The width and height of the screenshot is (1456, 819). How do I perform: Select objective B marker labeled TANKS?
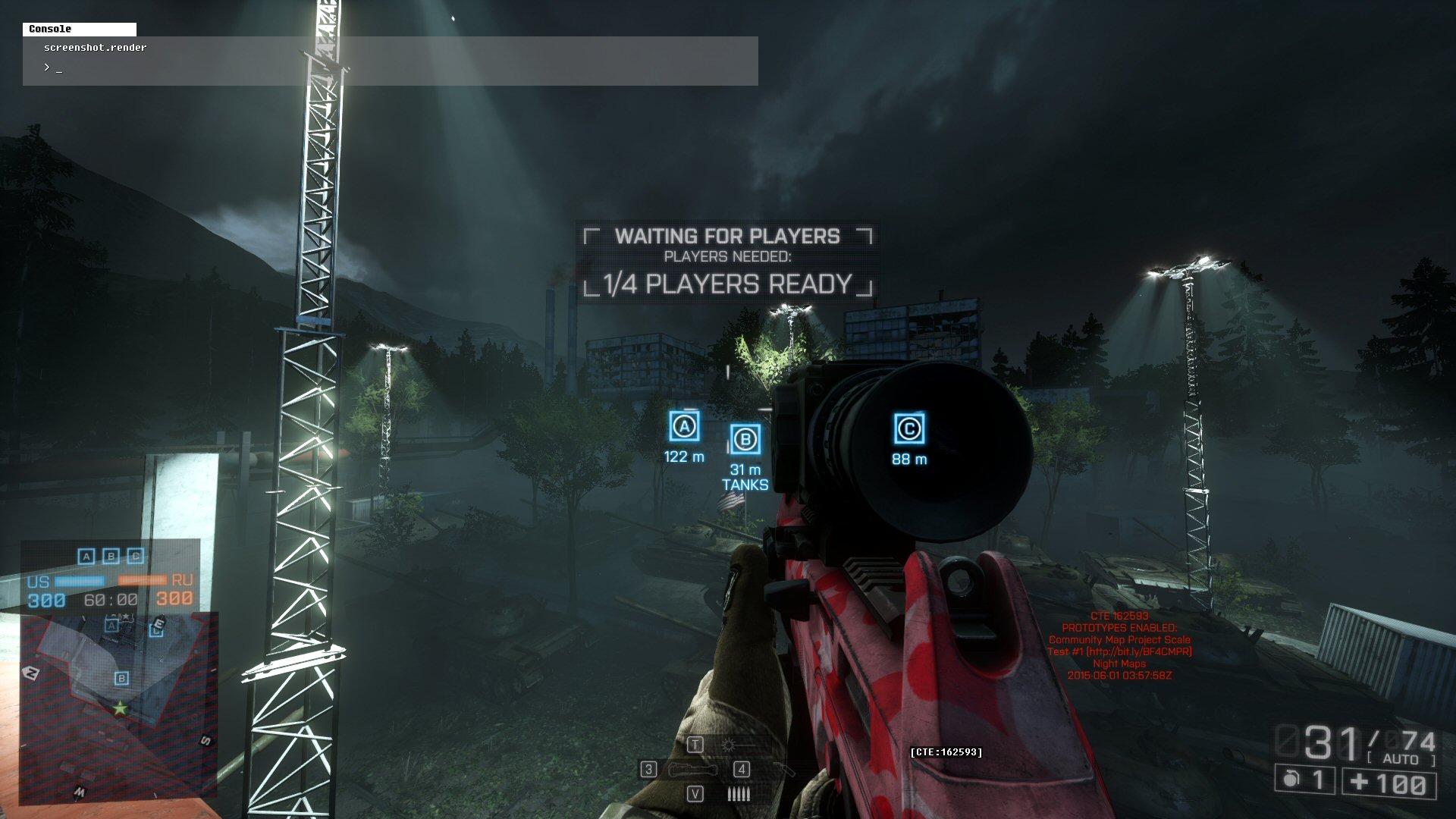745,440
